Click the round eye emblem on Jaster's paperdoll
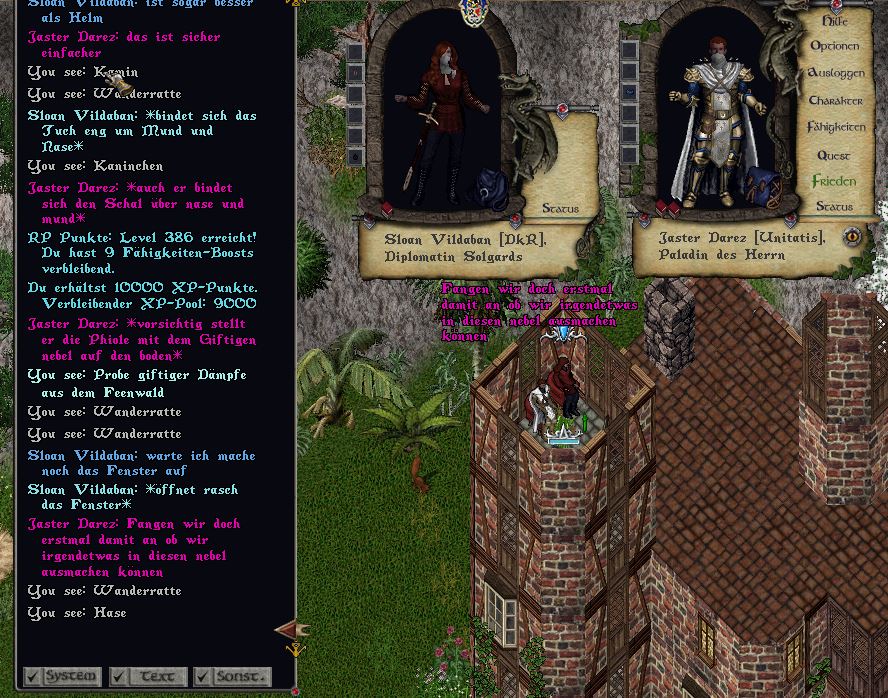 (x=852, y=237)
